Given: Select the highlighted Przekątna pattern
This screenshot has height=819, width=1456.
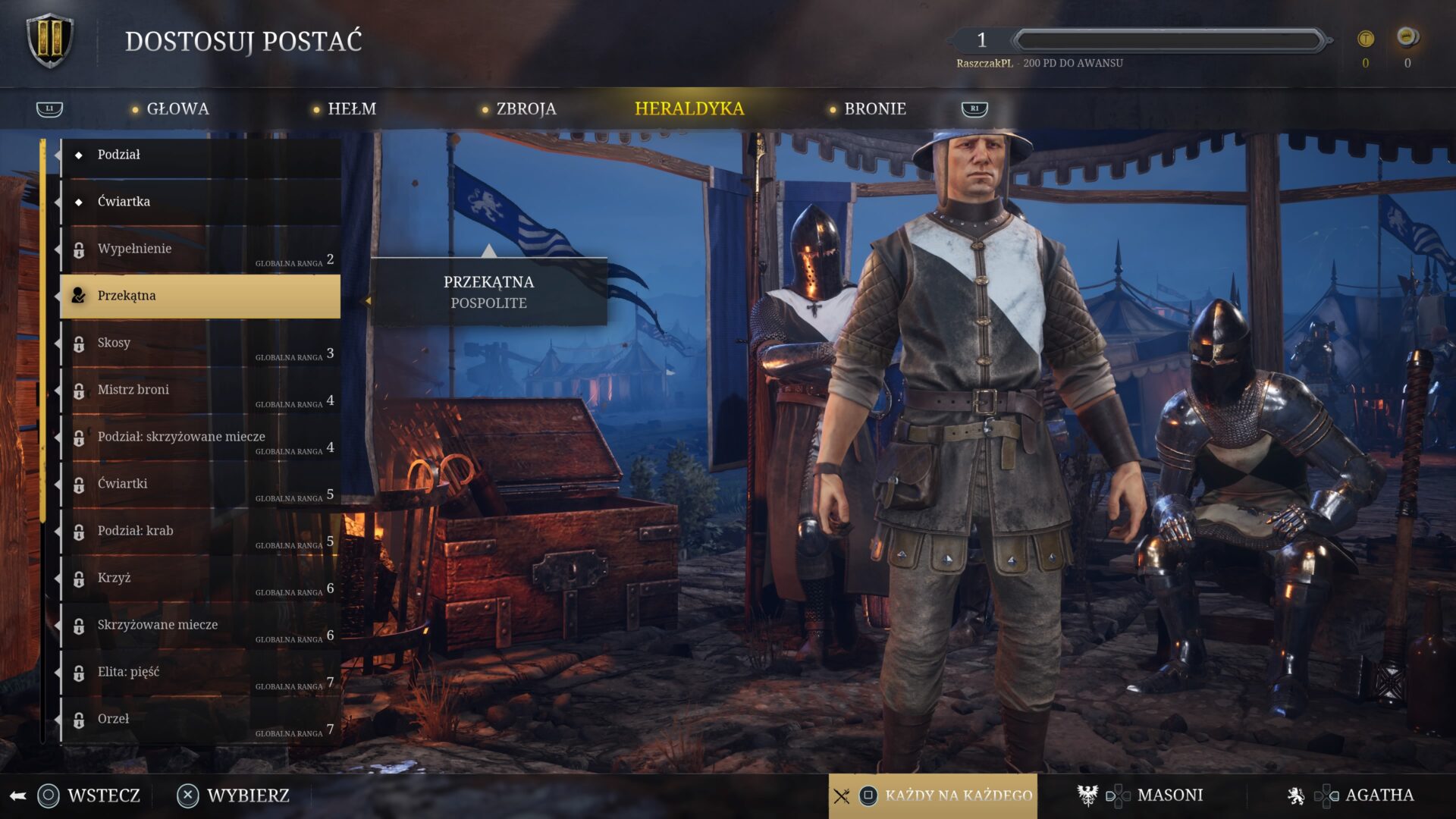Looking at the screenshot, I should coord(199,296).
